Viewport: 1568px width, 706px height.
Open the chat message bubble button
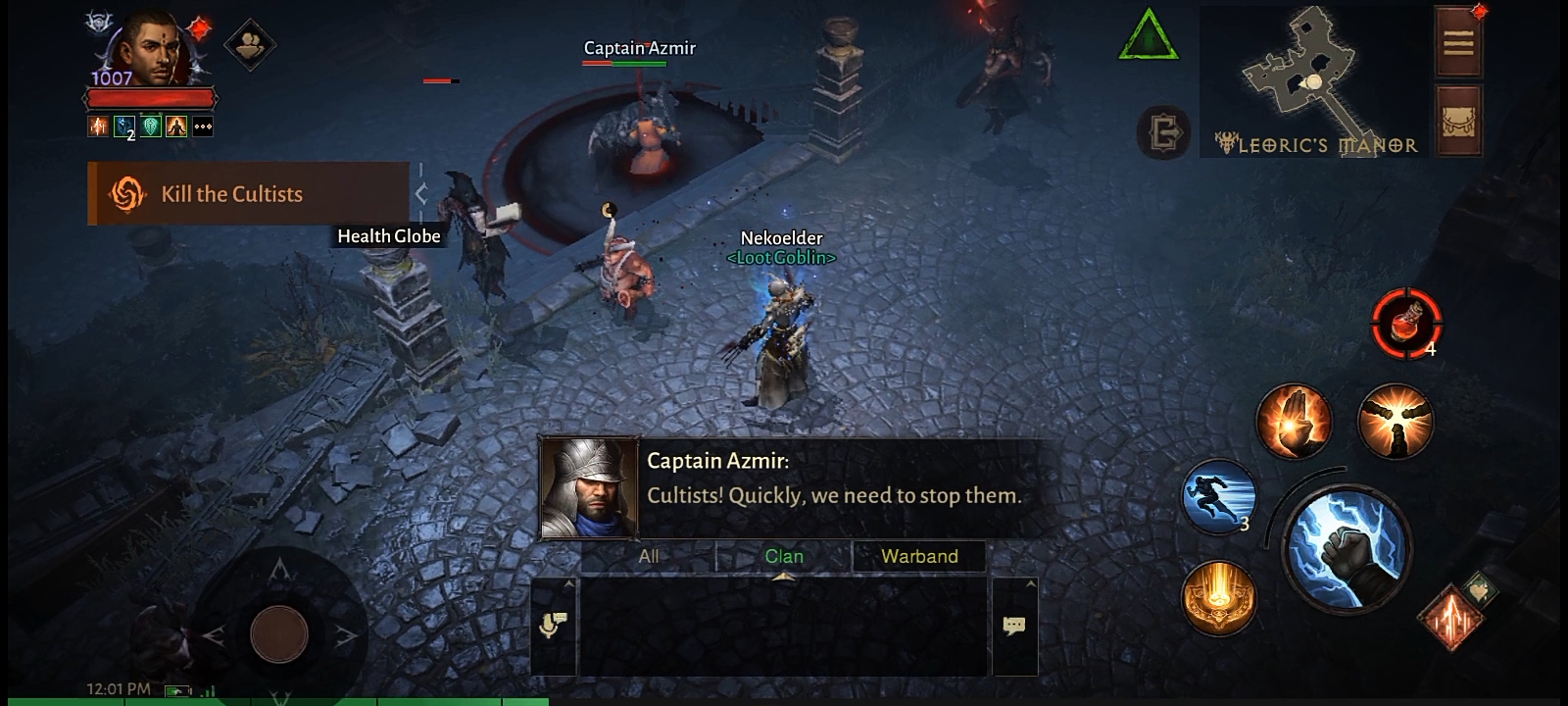[1014, 626]
